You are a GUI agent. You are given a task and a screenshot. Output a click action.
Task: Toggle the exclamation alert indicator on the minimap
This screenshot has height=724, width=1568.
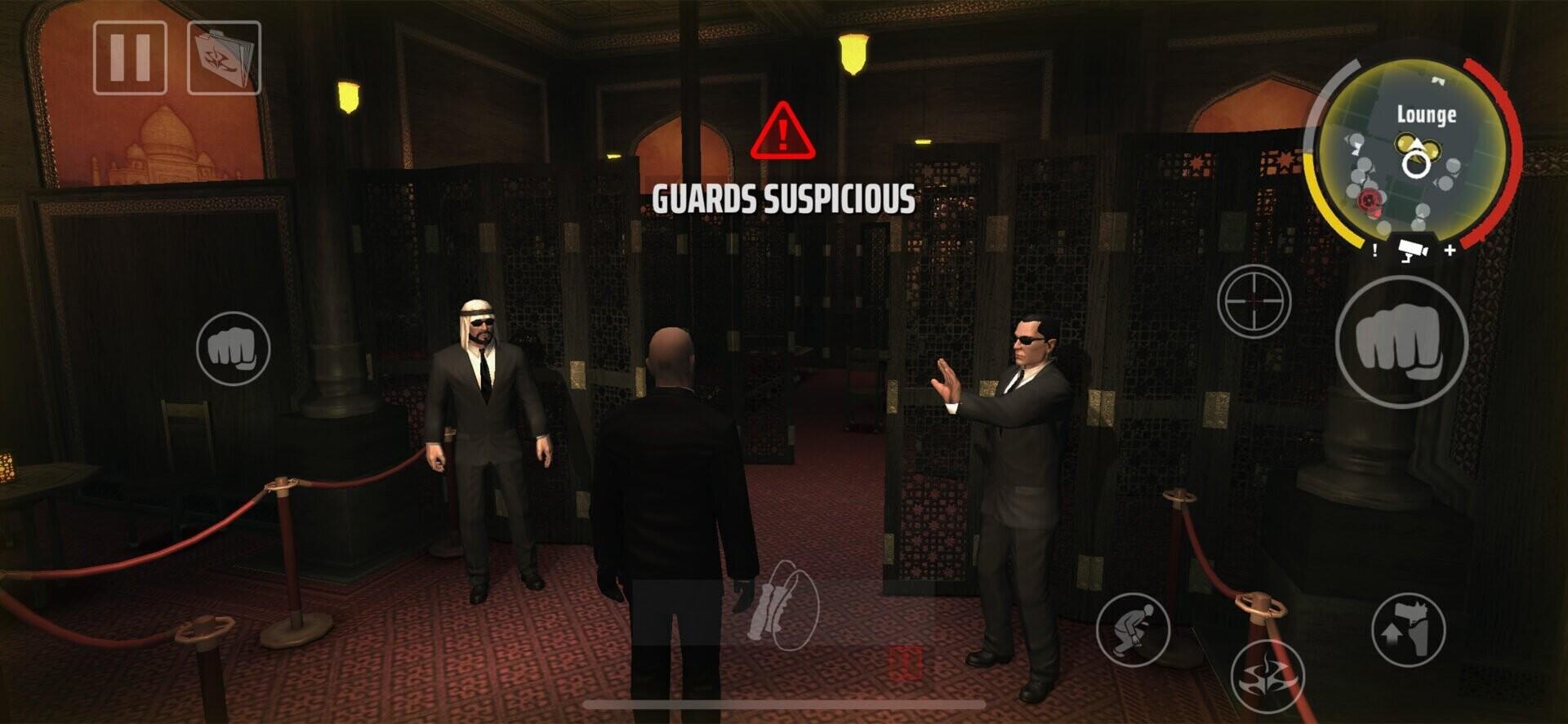[1374, 250]
